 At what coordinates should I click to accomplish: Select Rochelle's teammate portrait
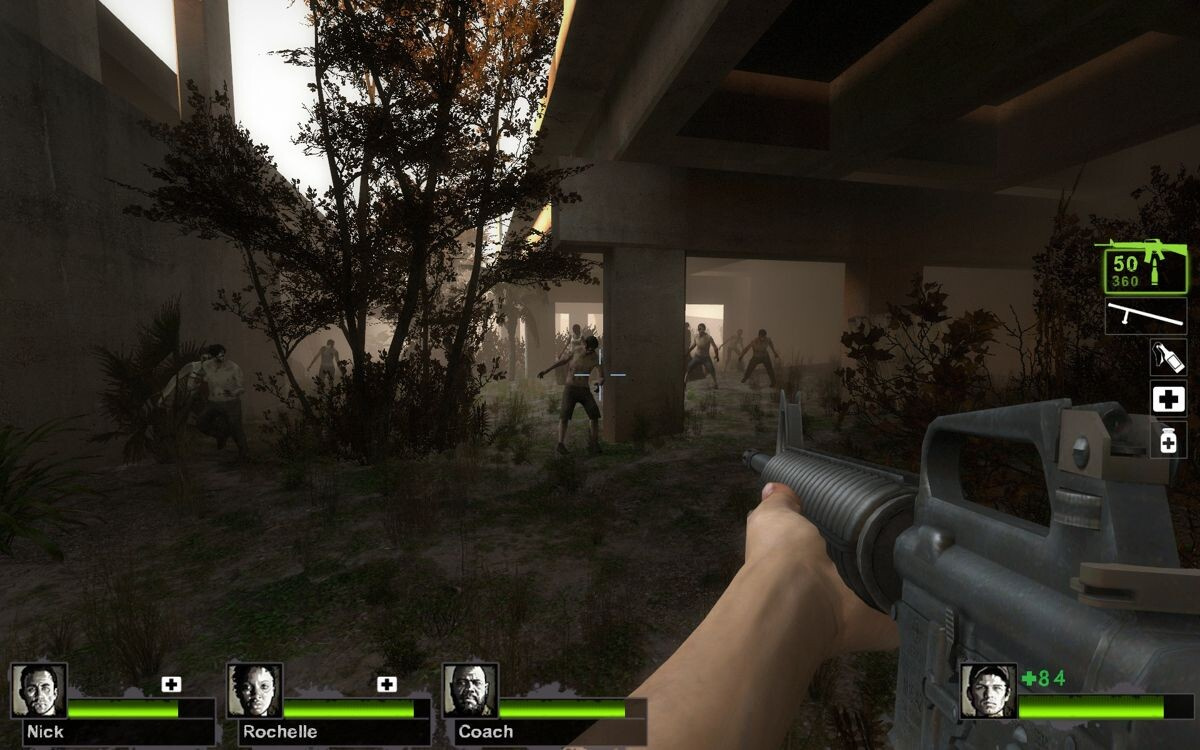point(255,690)
